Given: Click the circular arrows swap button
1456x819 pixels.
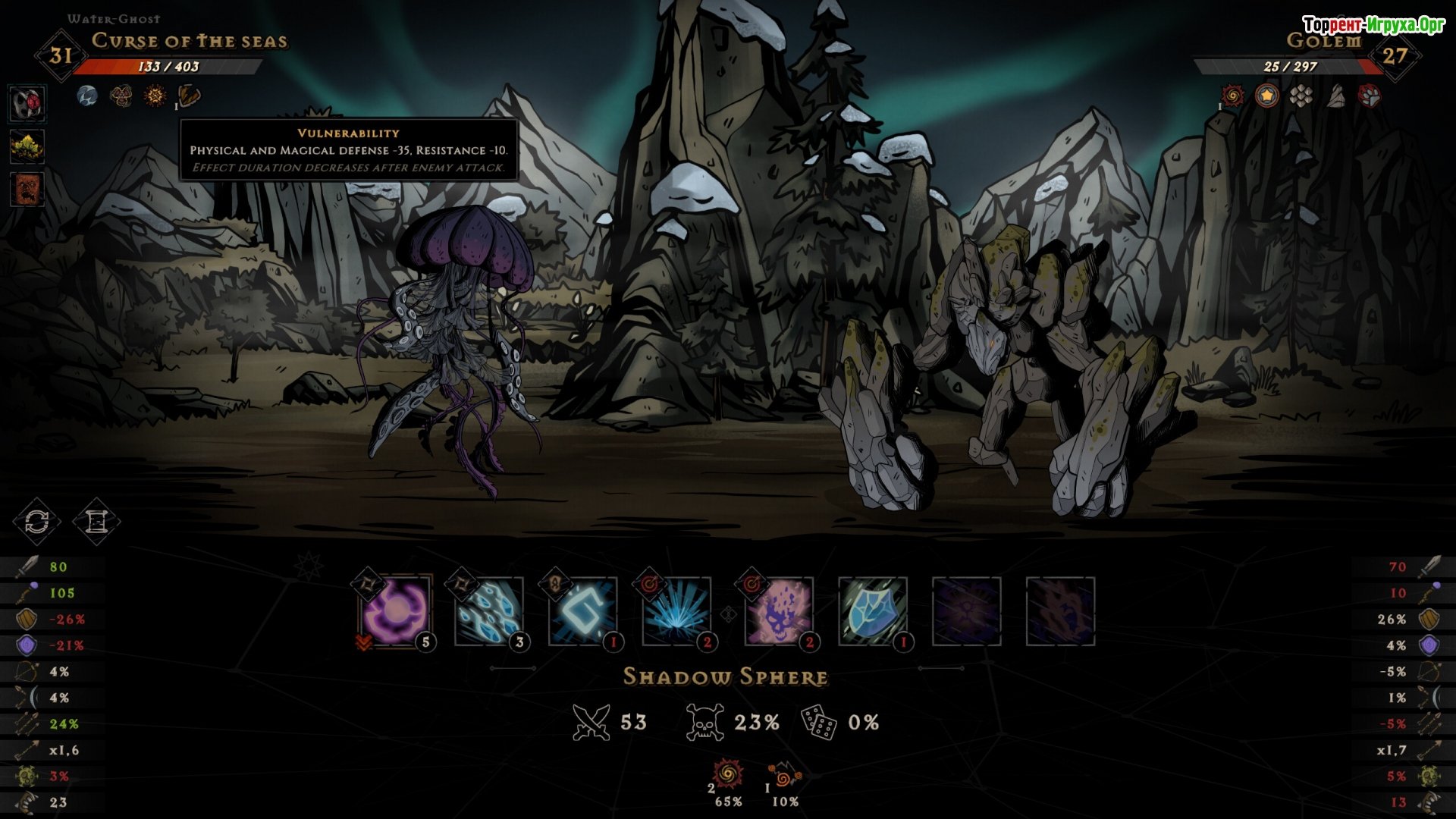Looking at the screenshot, I should pyautogui.click(x=36, y=522).
